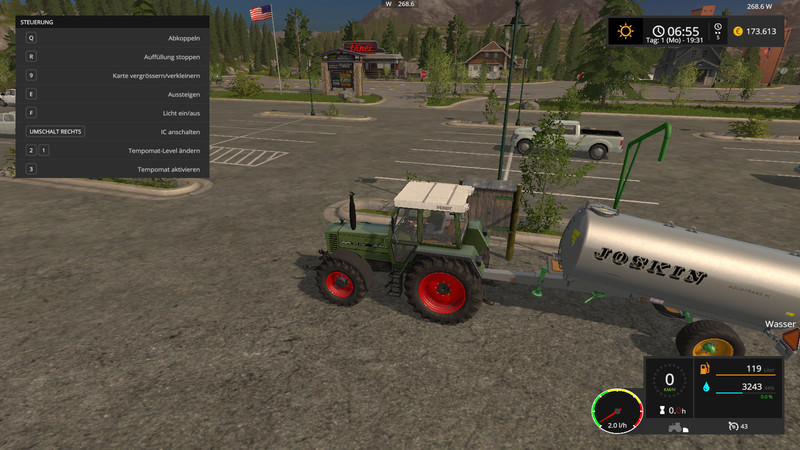Select the blue water drop fill icon
The width and height of the screenshot is (800, 450).
pos(707,386)
